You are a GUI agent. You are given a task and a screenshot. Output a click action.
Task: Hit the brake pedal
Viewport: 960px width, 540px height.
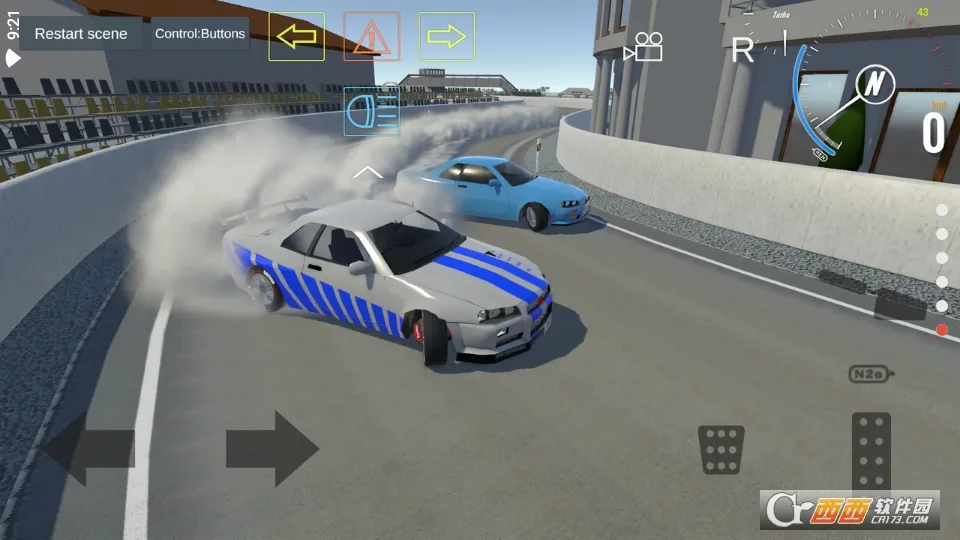point(721,449)
